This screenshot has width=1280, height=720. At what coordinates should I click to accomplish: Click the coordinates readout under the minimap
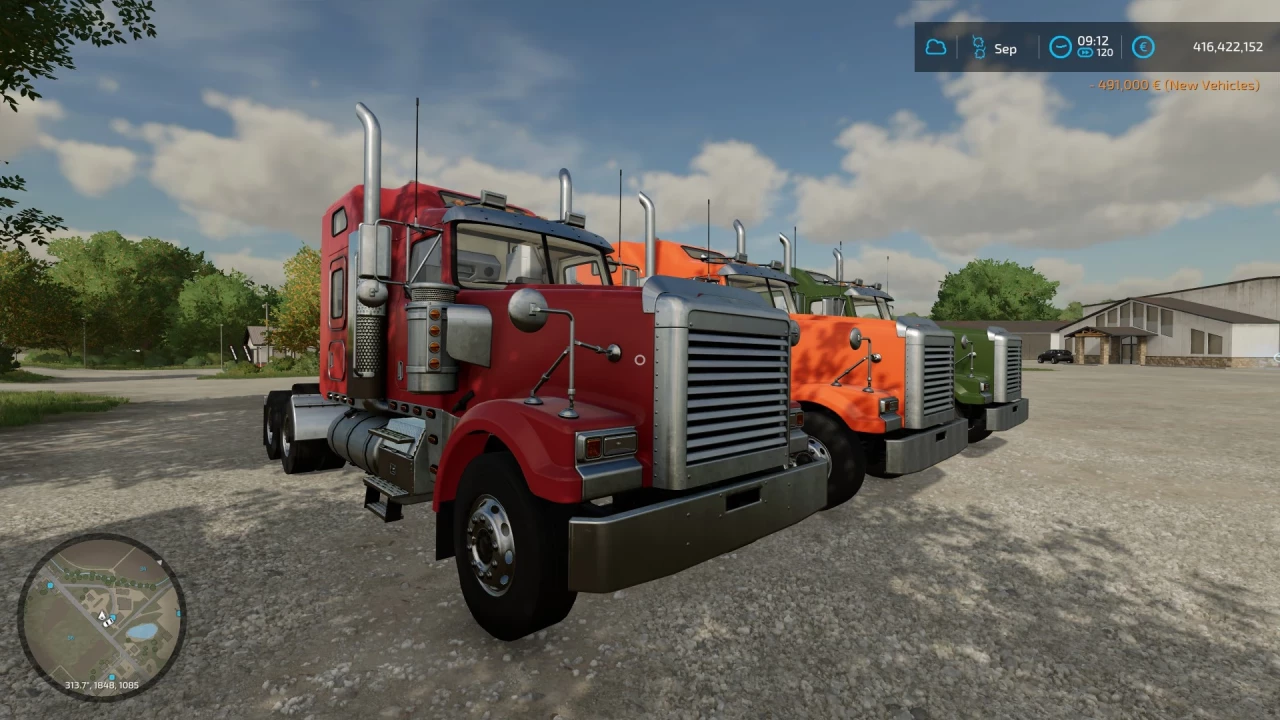[x=101, y=685]
